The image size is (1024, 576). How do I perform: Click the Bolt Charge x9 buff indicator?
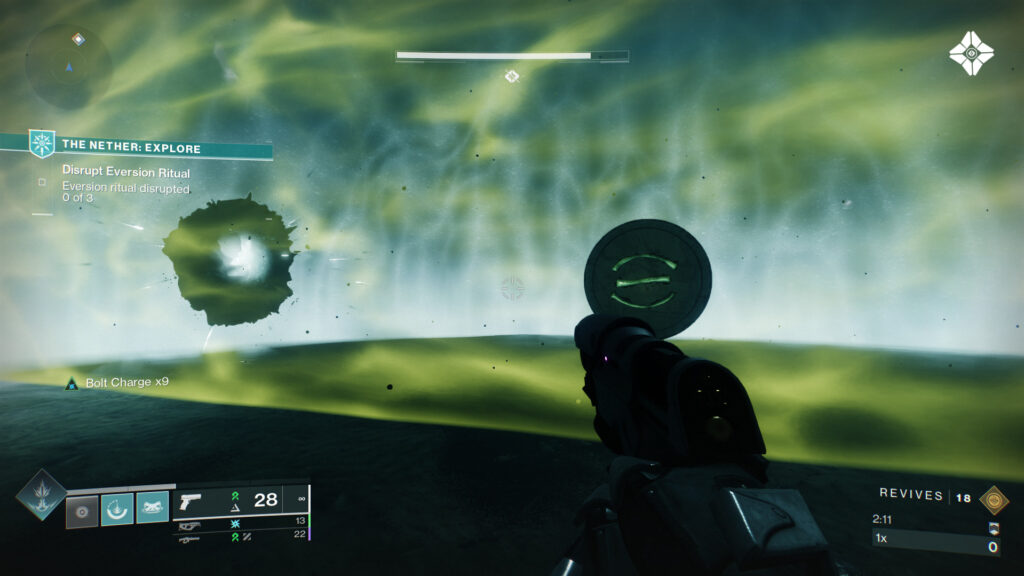(110, 383)
